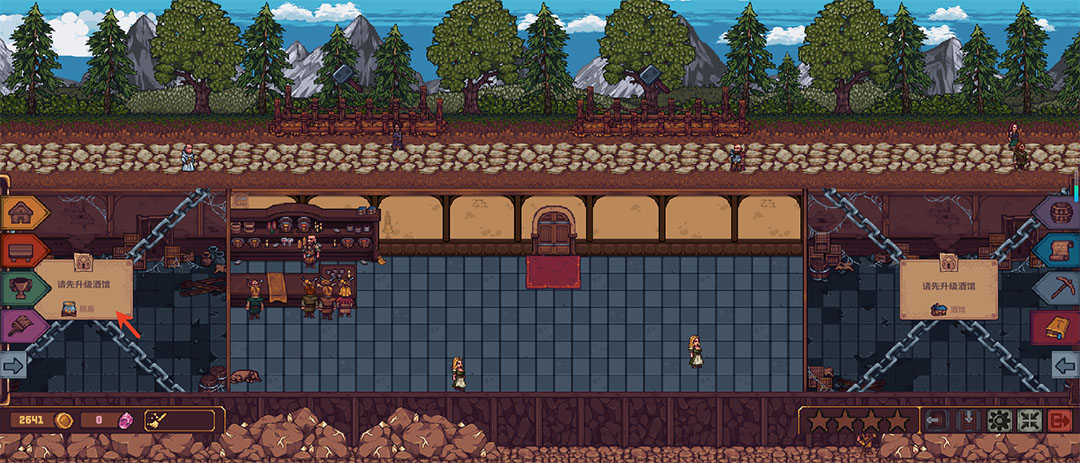This screenshot has width=1080, height=463.
Task: Click the locked tavern upgrade panel
Action: tap(948, 290)
